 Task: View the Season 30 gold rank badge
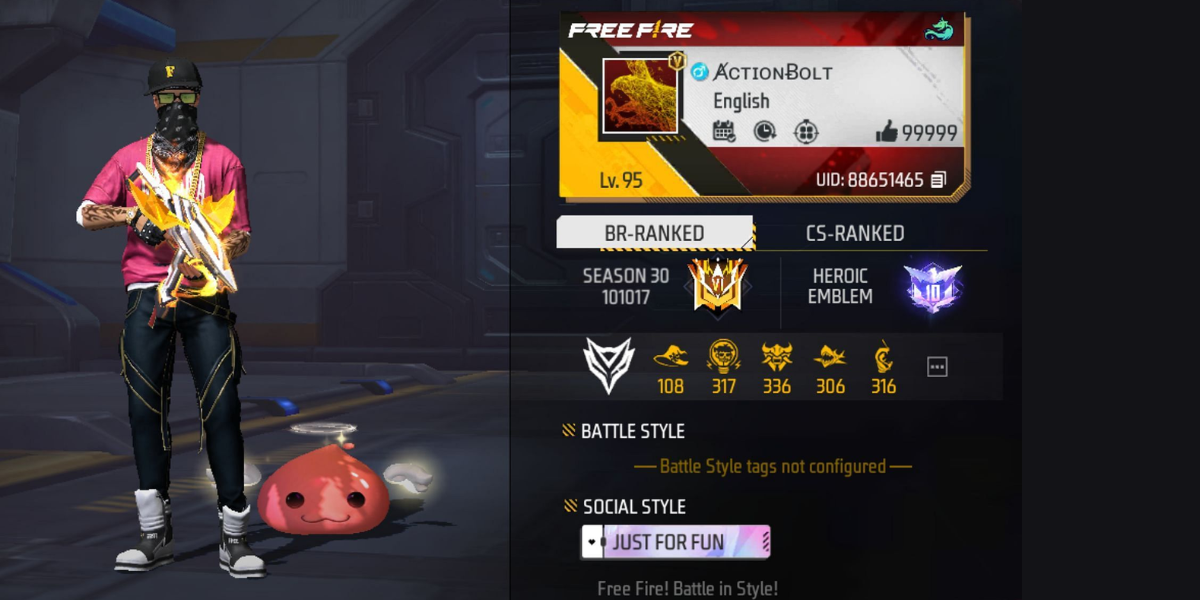pos(717,284)
